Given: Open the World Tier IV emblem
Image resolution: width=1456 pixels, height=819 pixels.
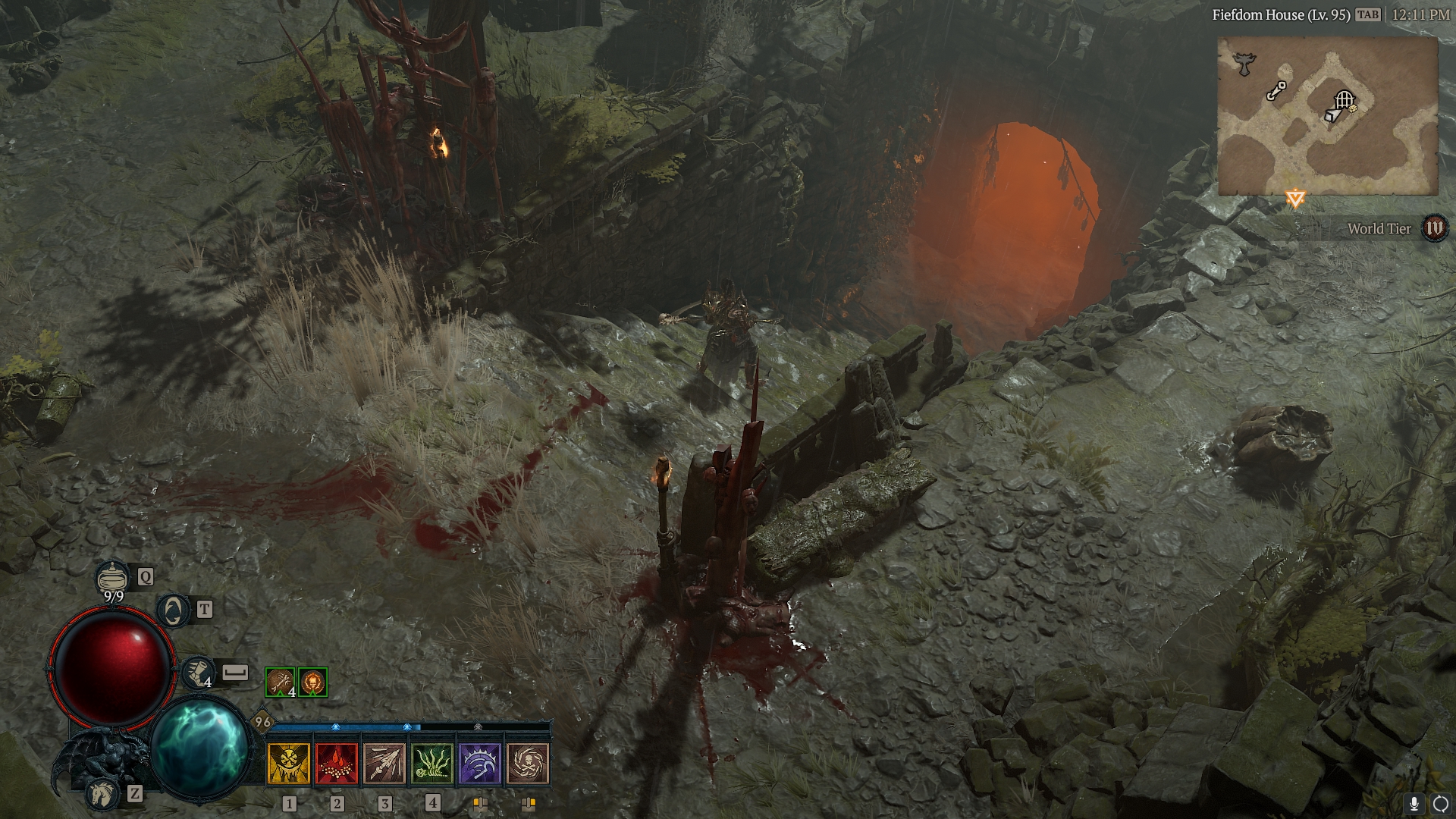Looking at the screenshot, I should click(x=1434, y=228).
